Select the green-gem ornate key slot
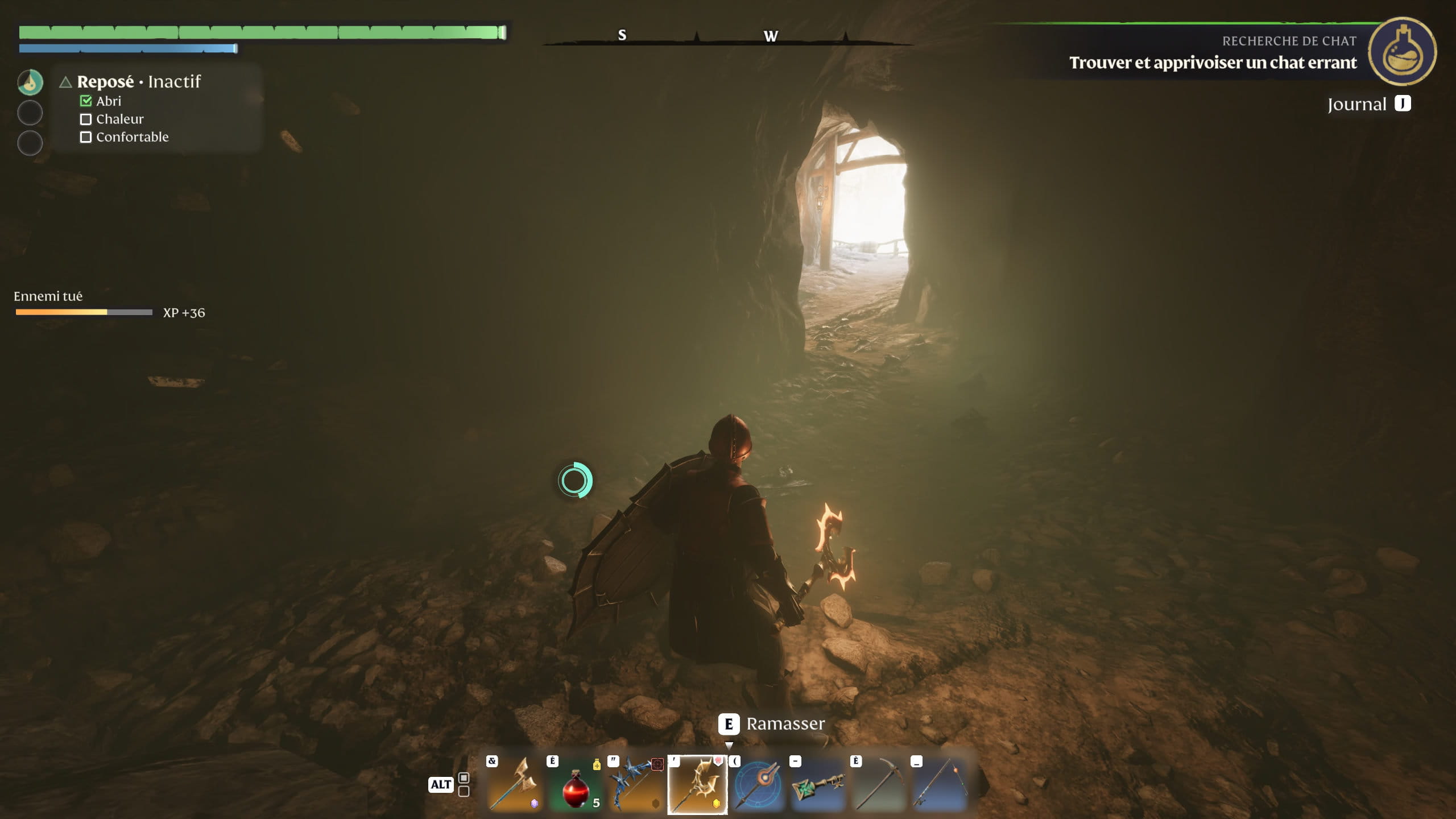The width and height of the screenshot is (1456, 819). pyautogui.click(x=818, y=785)
